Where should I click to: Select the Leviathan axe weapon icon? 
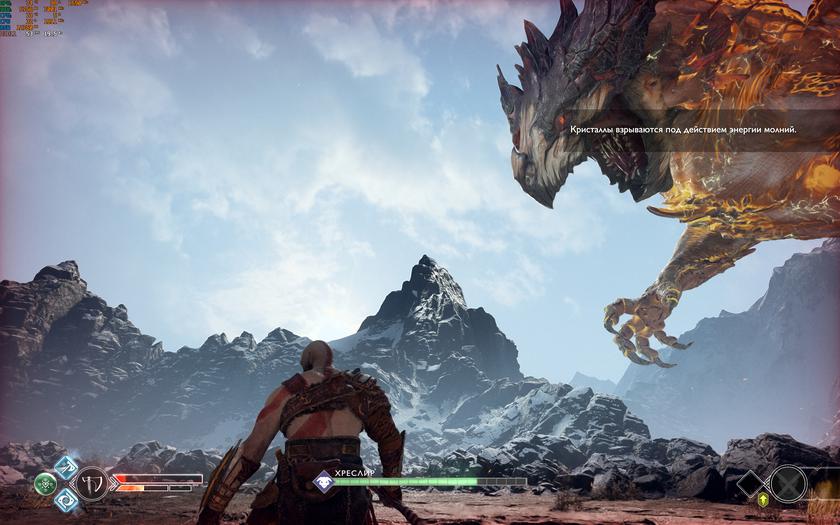point(92,484)
